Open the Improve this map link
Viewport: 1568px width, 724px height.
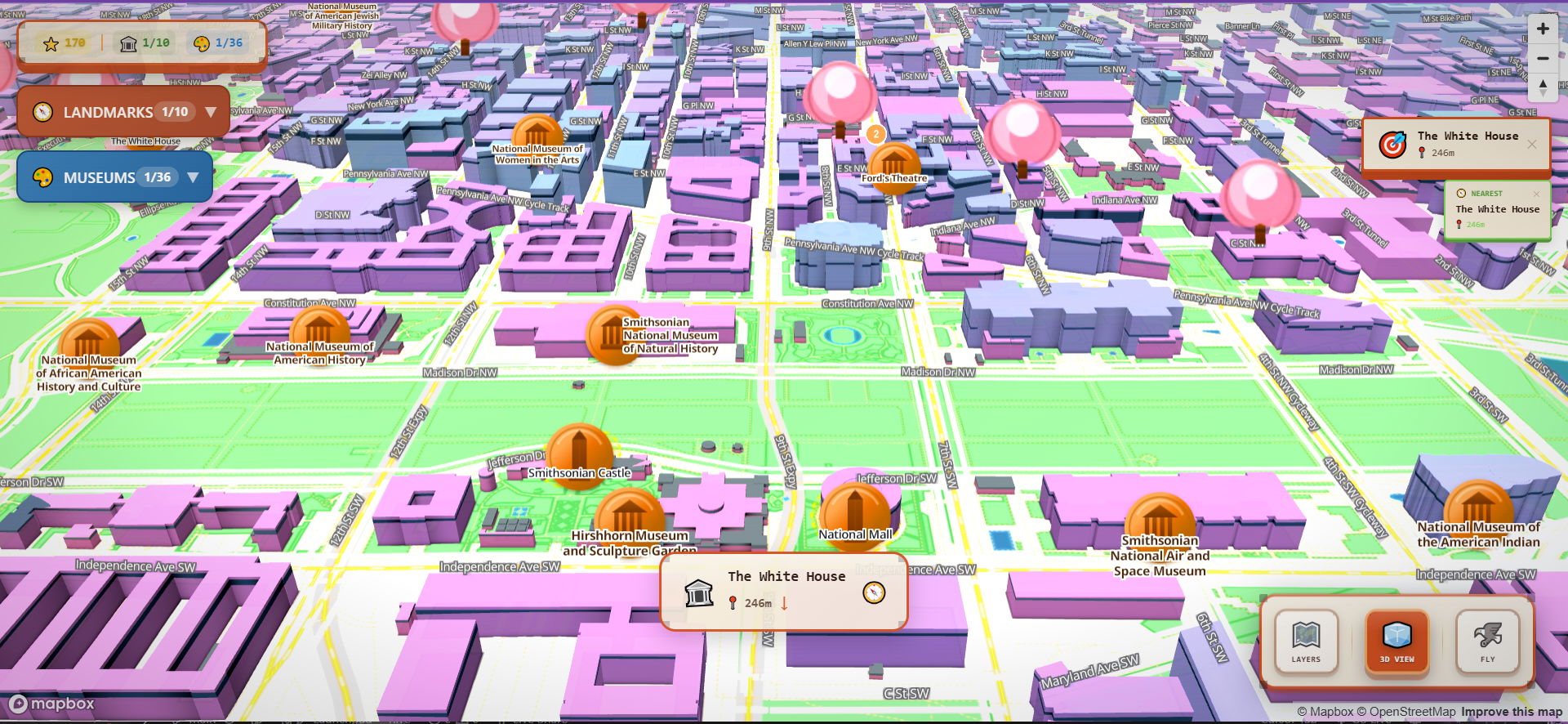1508,711
